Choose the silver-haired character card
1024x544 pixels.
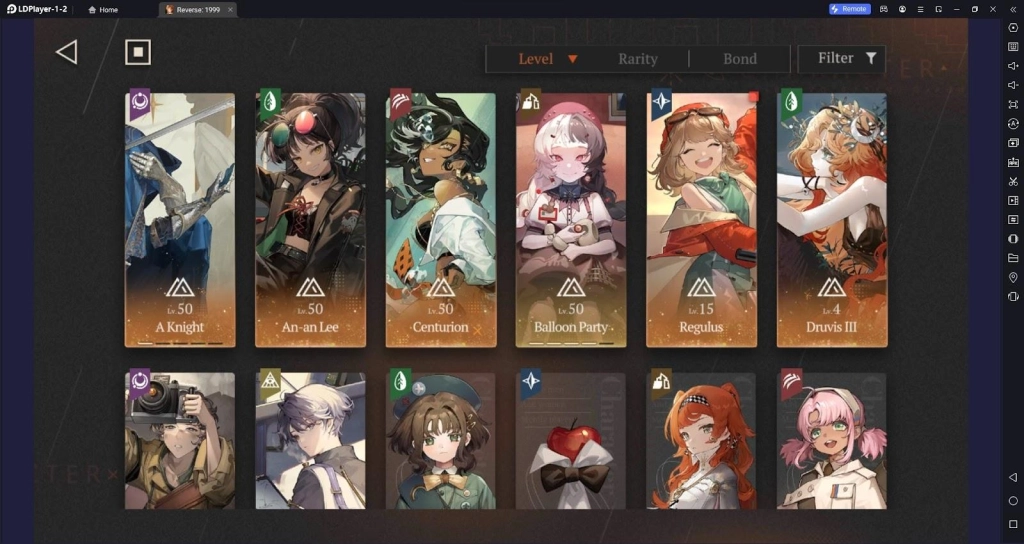coord(310,440)
